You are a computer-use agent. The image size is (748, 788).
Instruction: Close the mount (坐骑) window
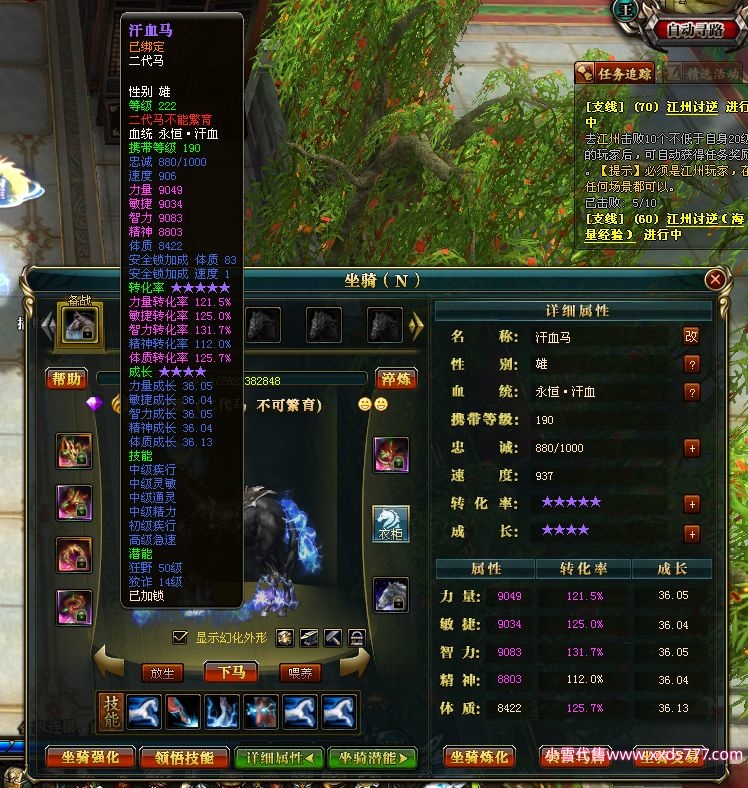click(715, 280)
